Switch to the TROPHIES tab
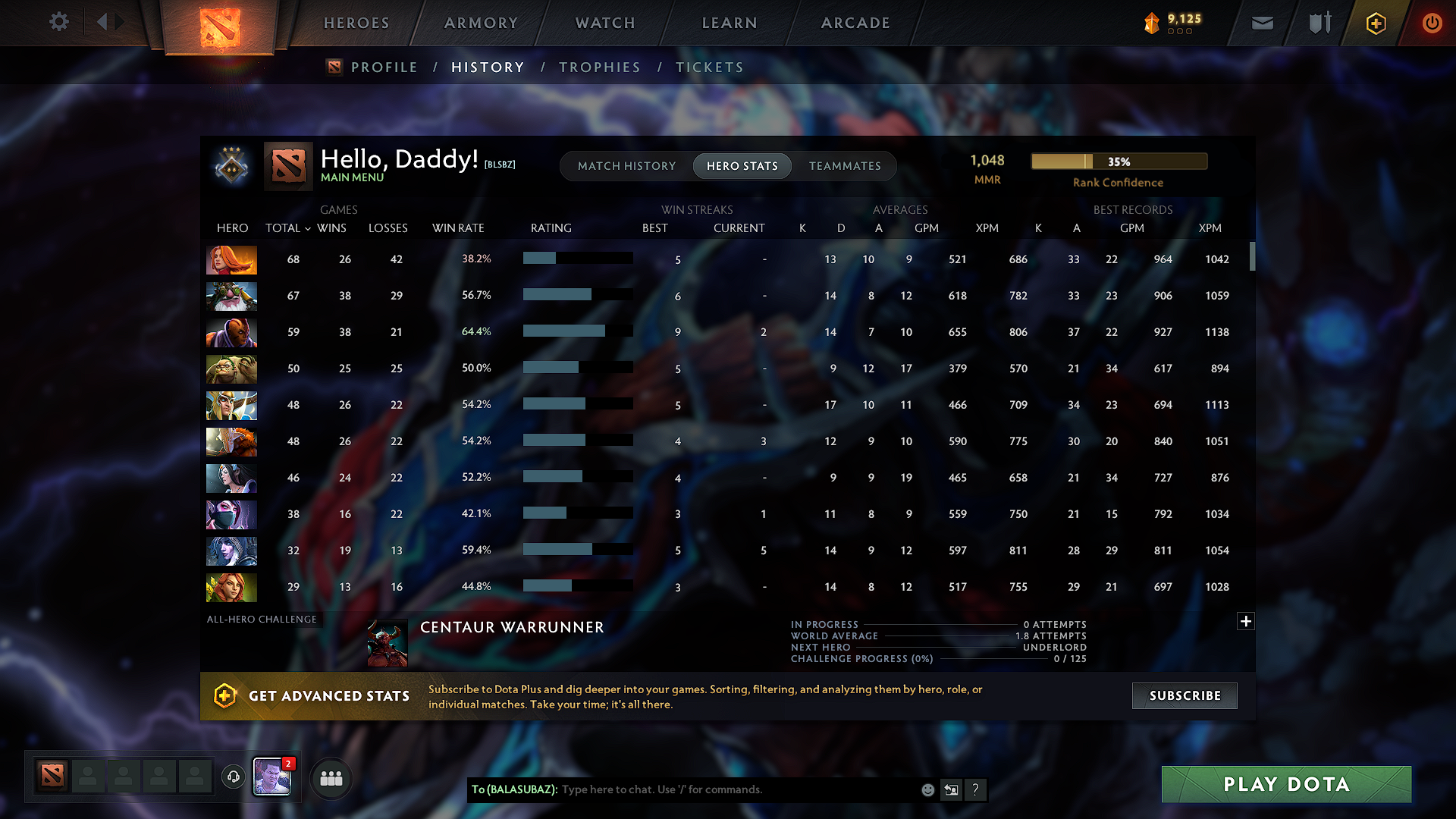Screen dimensions: 1456x819 click(599, 67)
